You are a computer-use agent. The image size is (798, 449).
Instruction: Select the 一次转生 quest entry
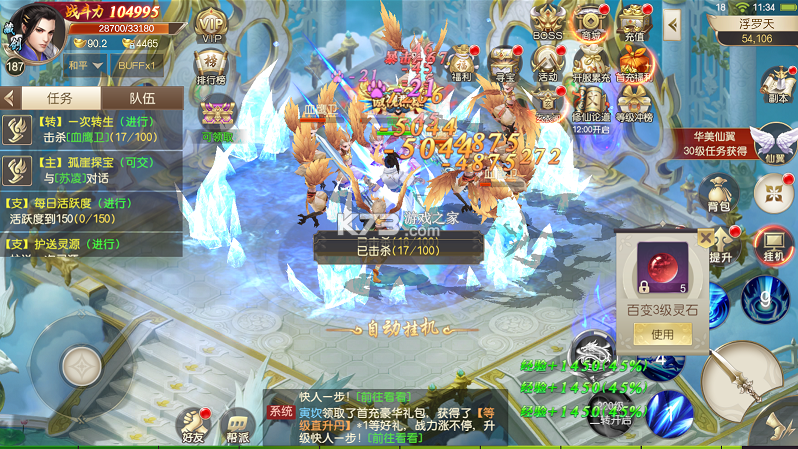92,130
